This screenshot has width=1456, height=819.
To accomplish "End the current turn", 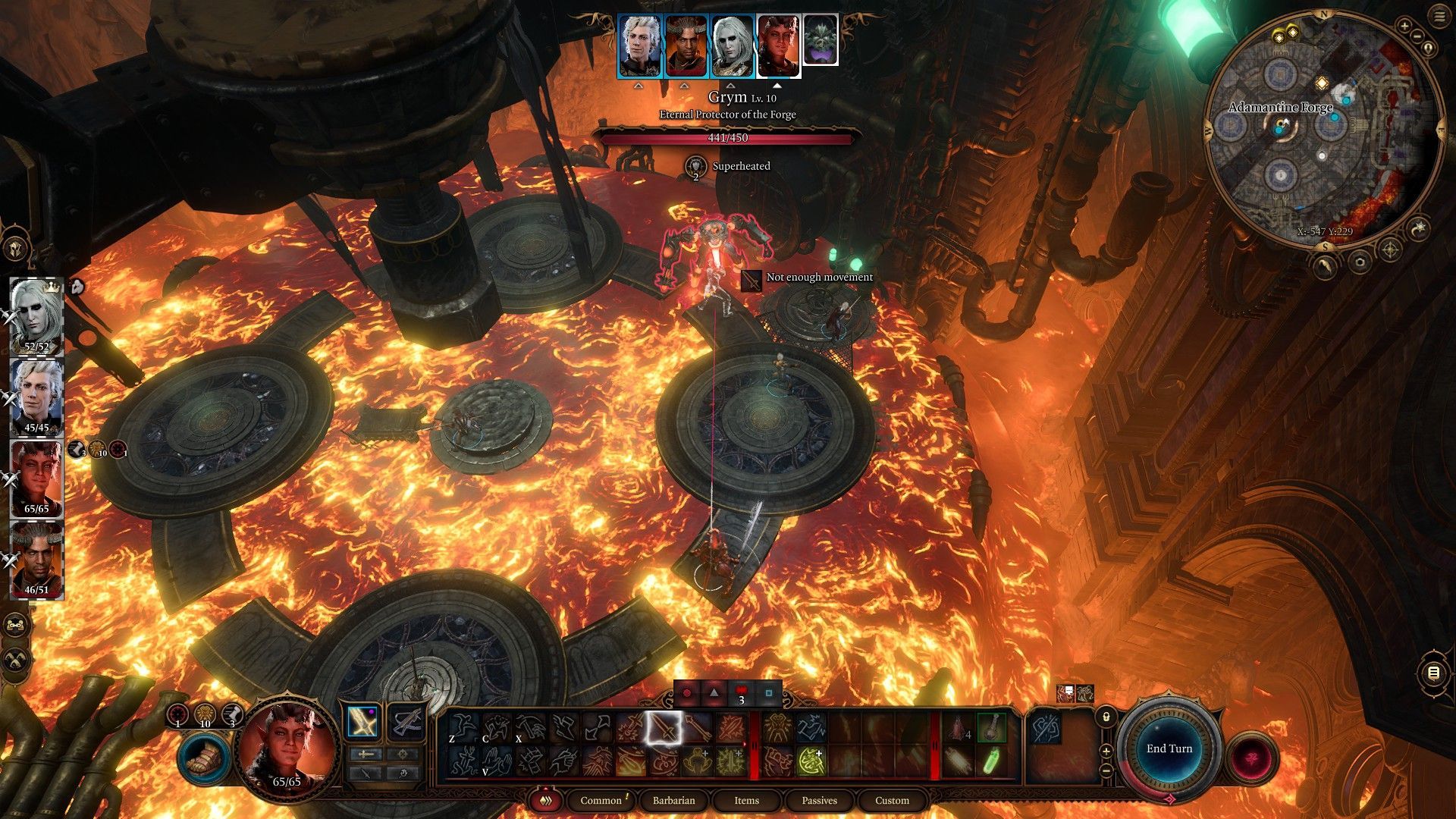I will (x=1169, y=748).
